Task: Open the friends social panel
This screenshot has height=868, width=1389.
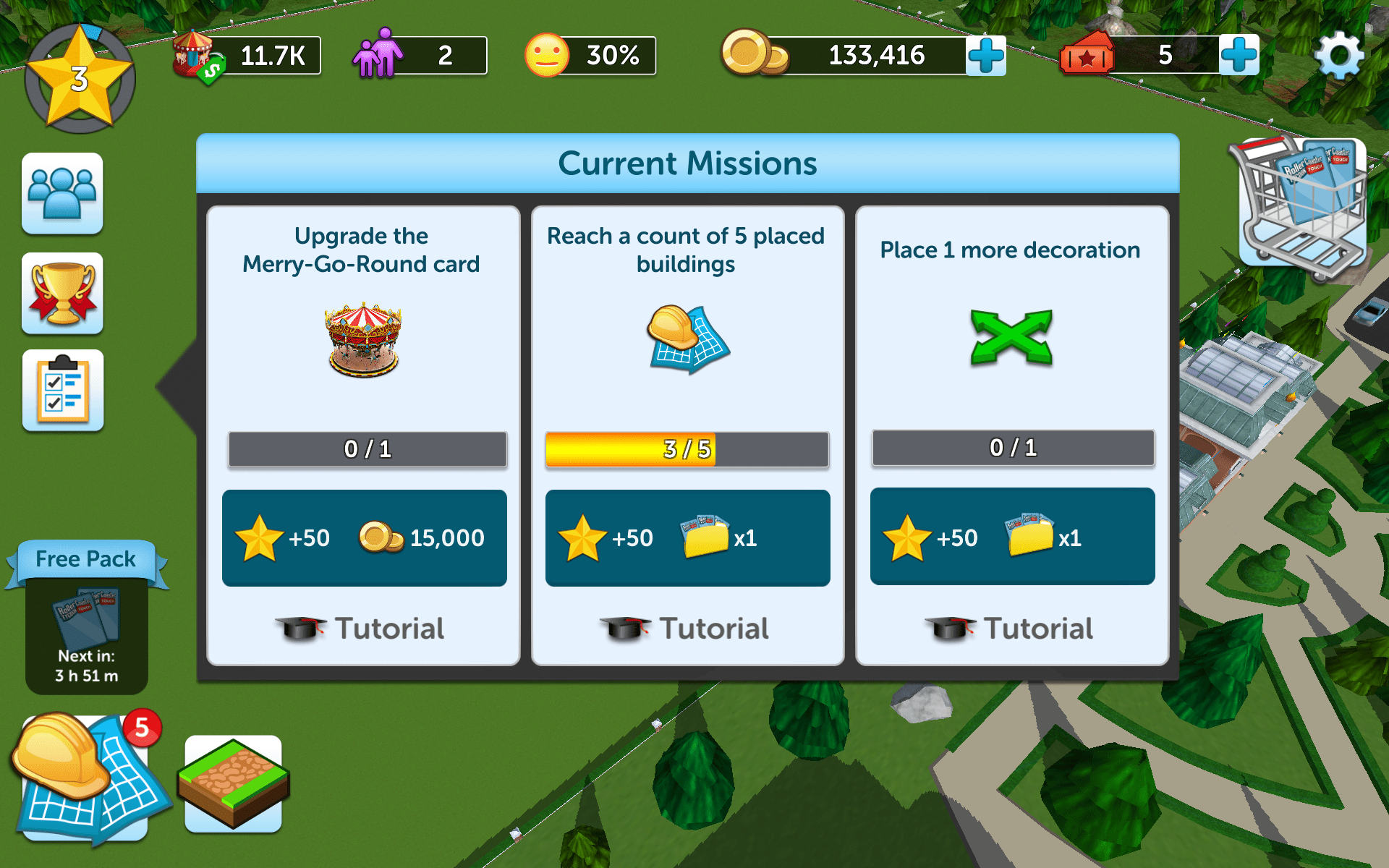Action: pos(62,193)
